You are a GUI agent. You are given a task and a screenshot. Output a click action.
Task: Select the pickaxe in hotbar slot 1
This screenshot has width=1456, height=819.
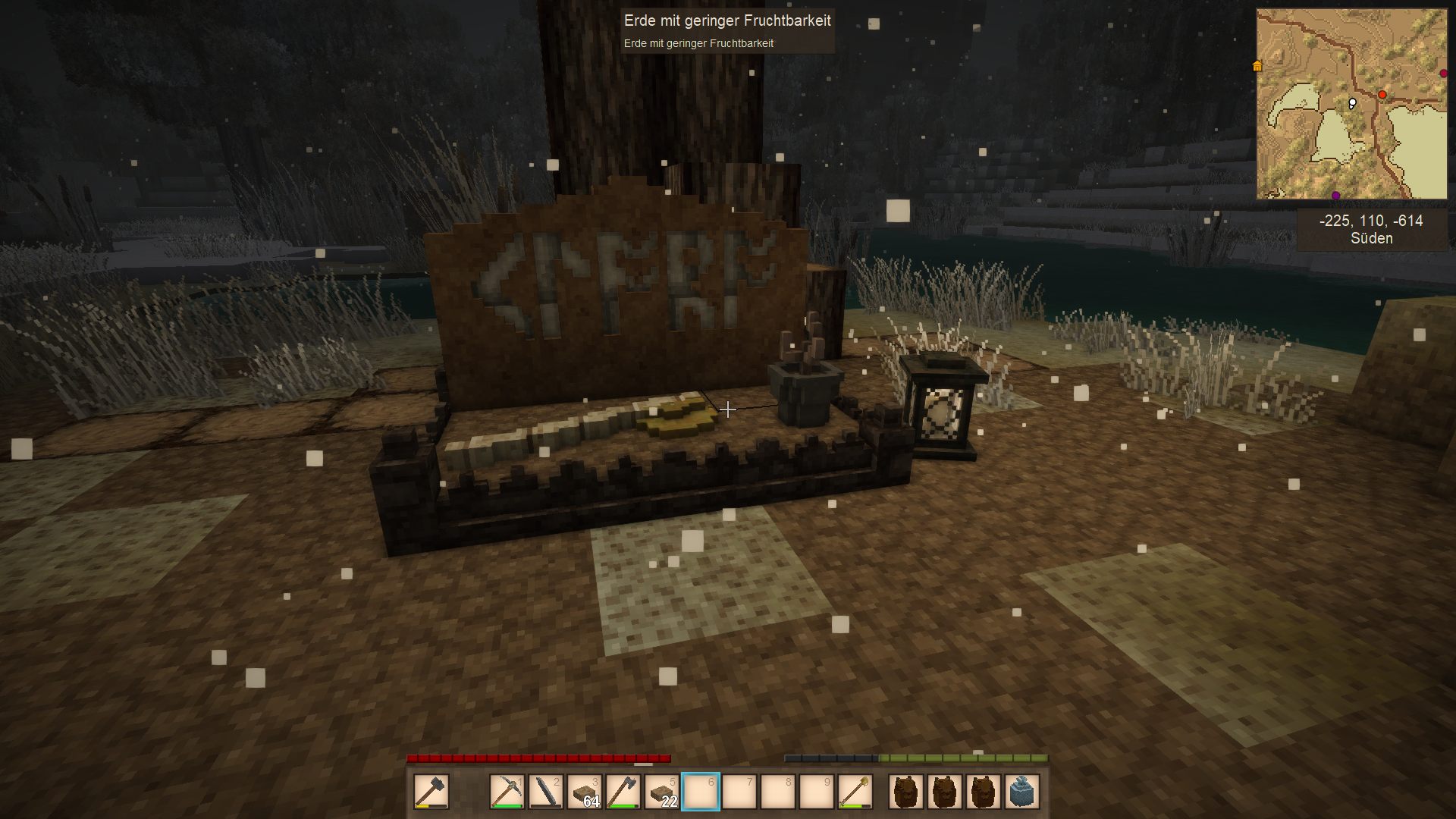click(x=507, y=792)
